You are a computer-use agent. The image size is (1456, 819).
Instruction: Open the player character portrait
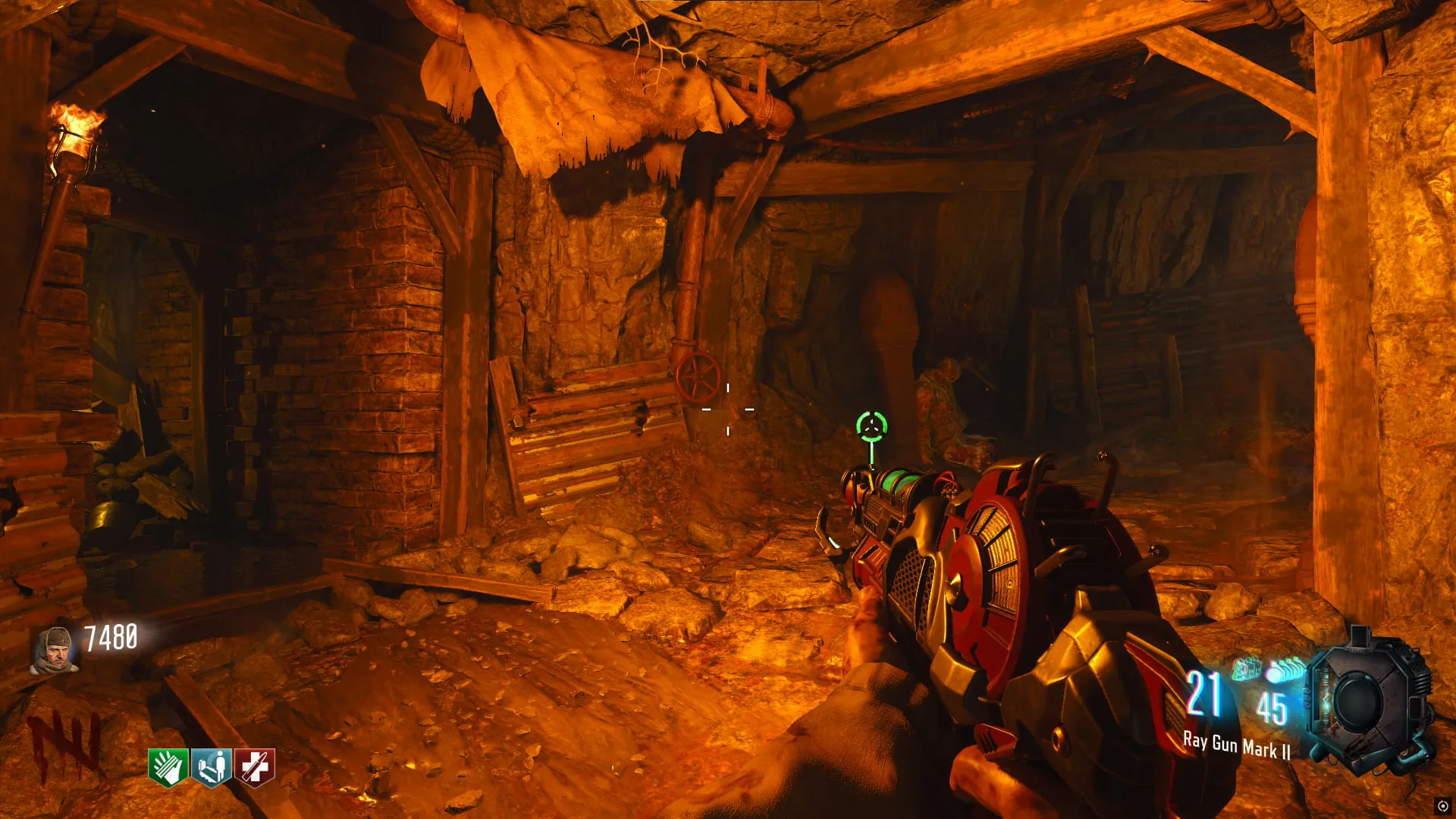[55, 651]
